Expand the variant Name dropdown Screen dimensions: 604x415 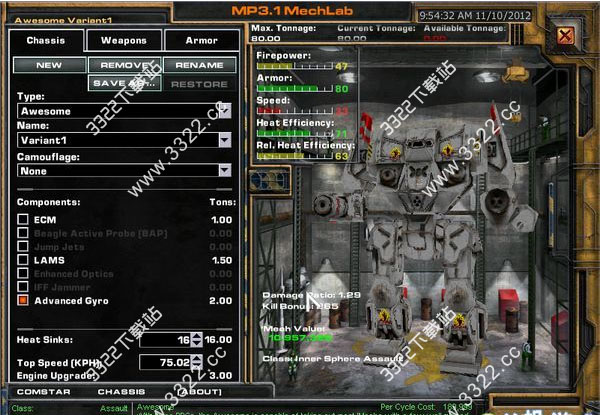point(225,141)
